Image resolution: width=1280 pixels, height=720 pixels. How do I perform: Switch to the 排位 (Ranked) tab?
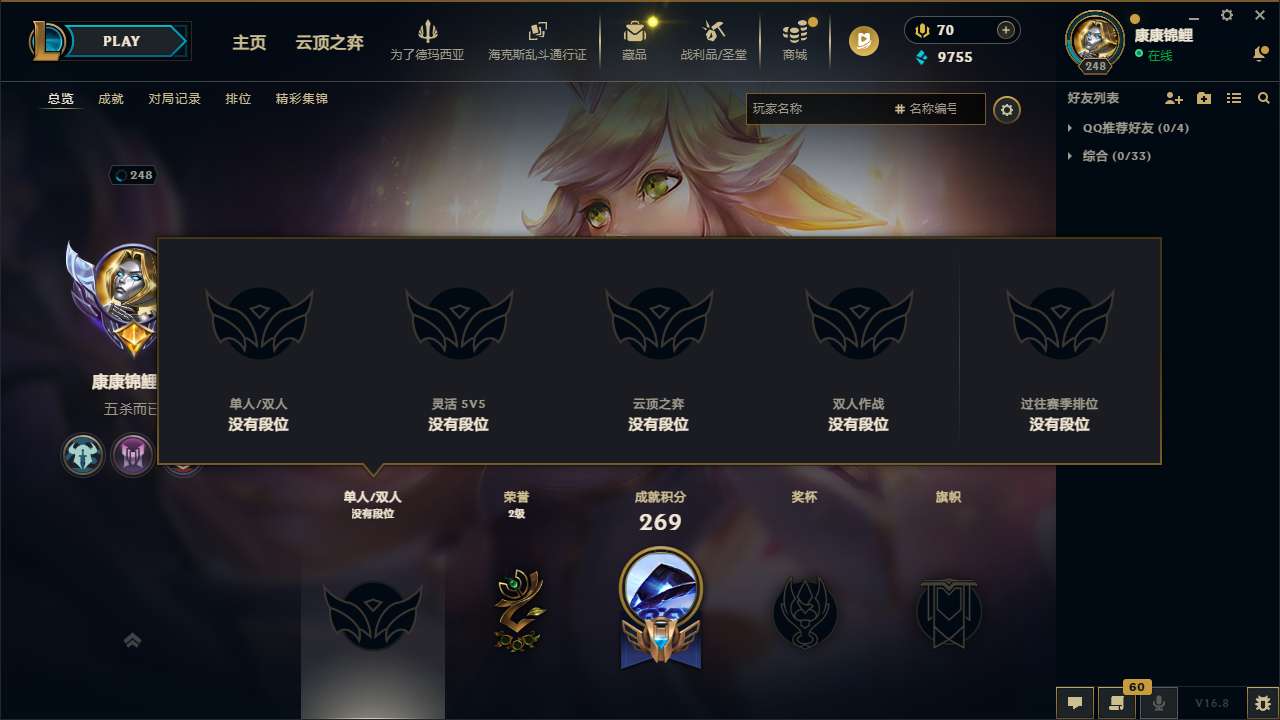(x=238, y=98)
